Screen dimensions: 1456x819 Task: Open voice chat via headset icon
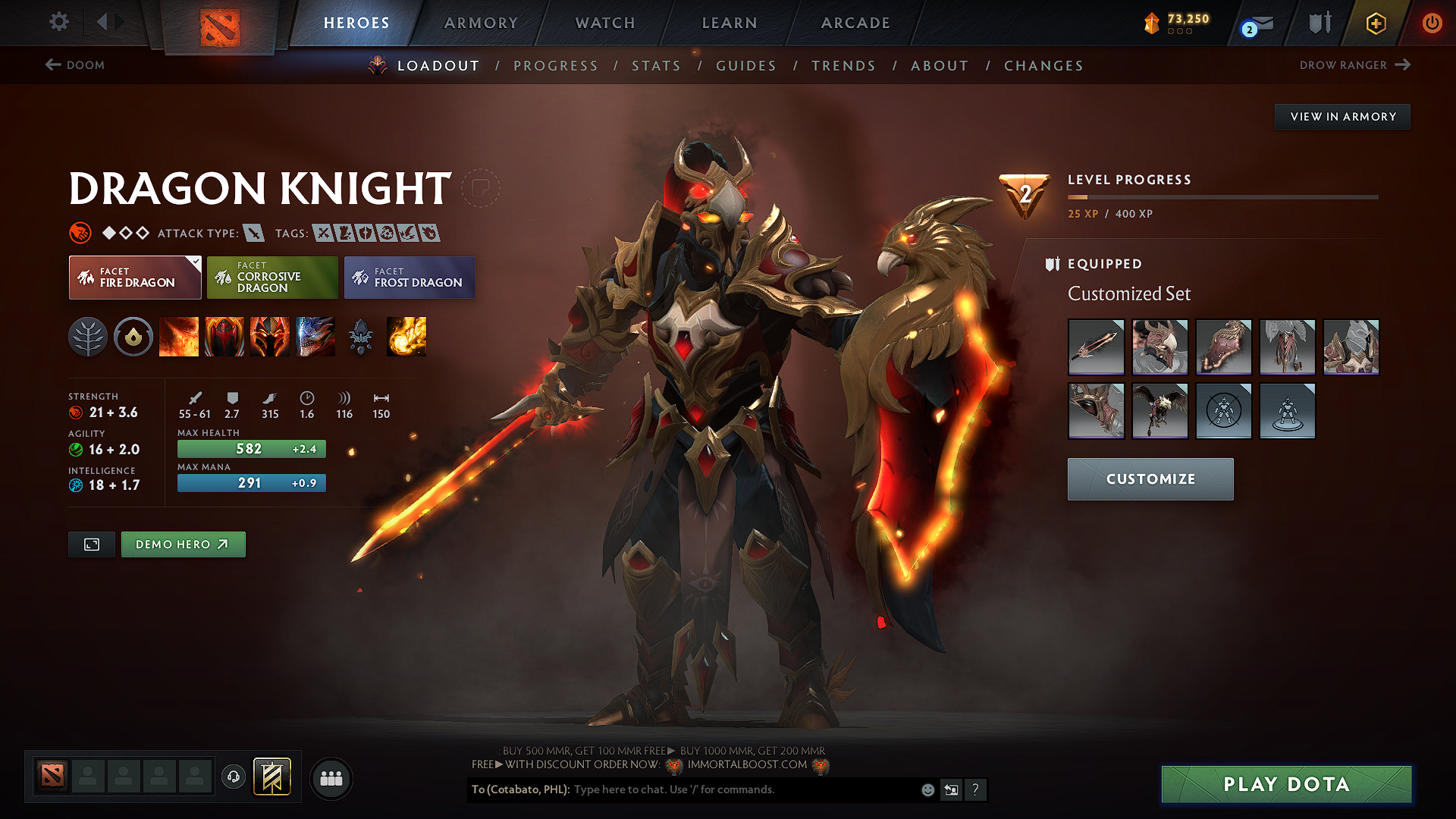(x=233, y=776)
